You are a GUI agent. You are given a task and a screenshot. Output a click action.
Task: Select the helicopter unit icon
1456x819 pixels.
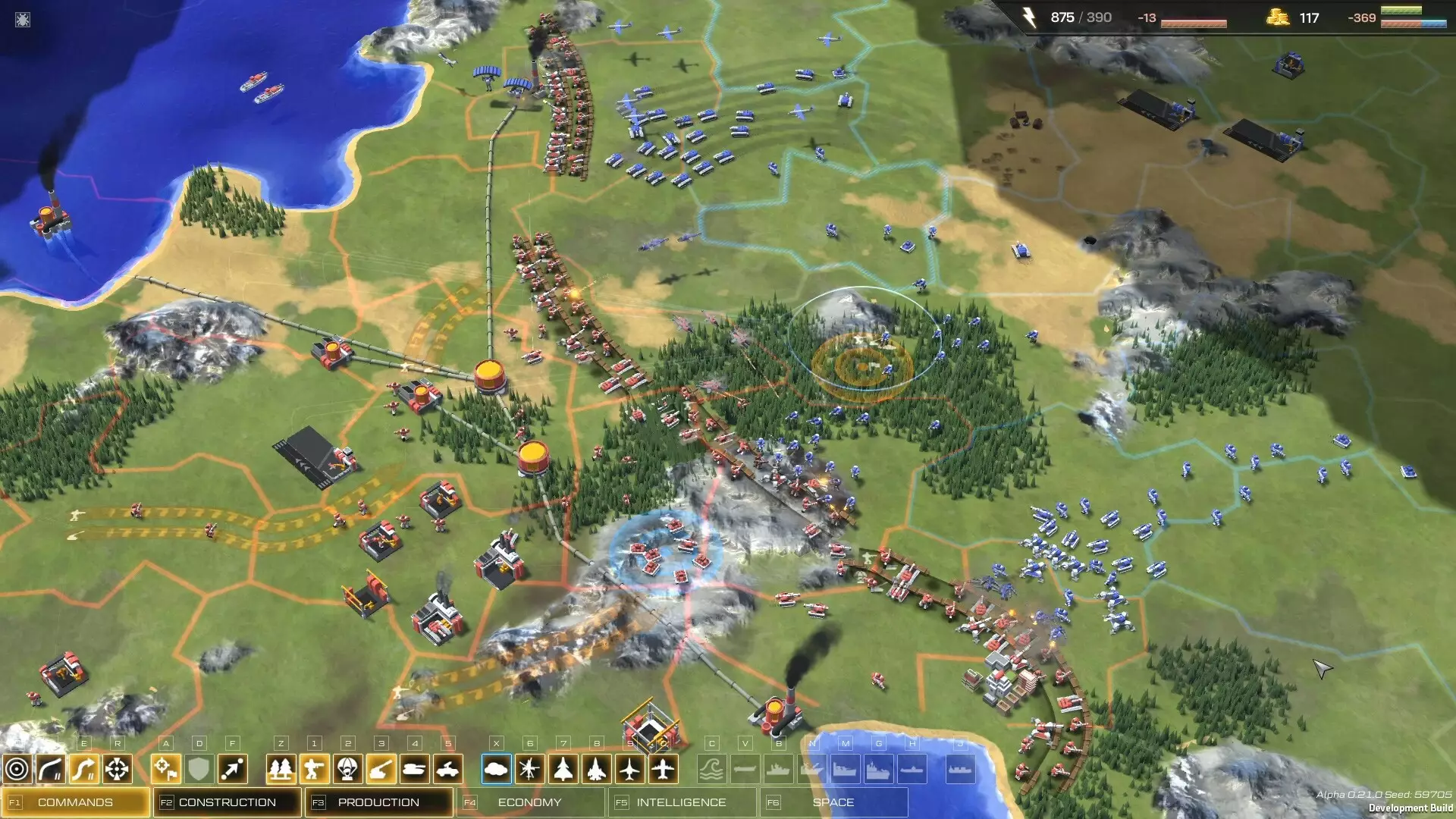click(x=529, y=769)
